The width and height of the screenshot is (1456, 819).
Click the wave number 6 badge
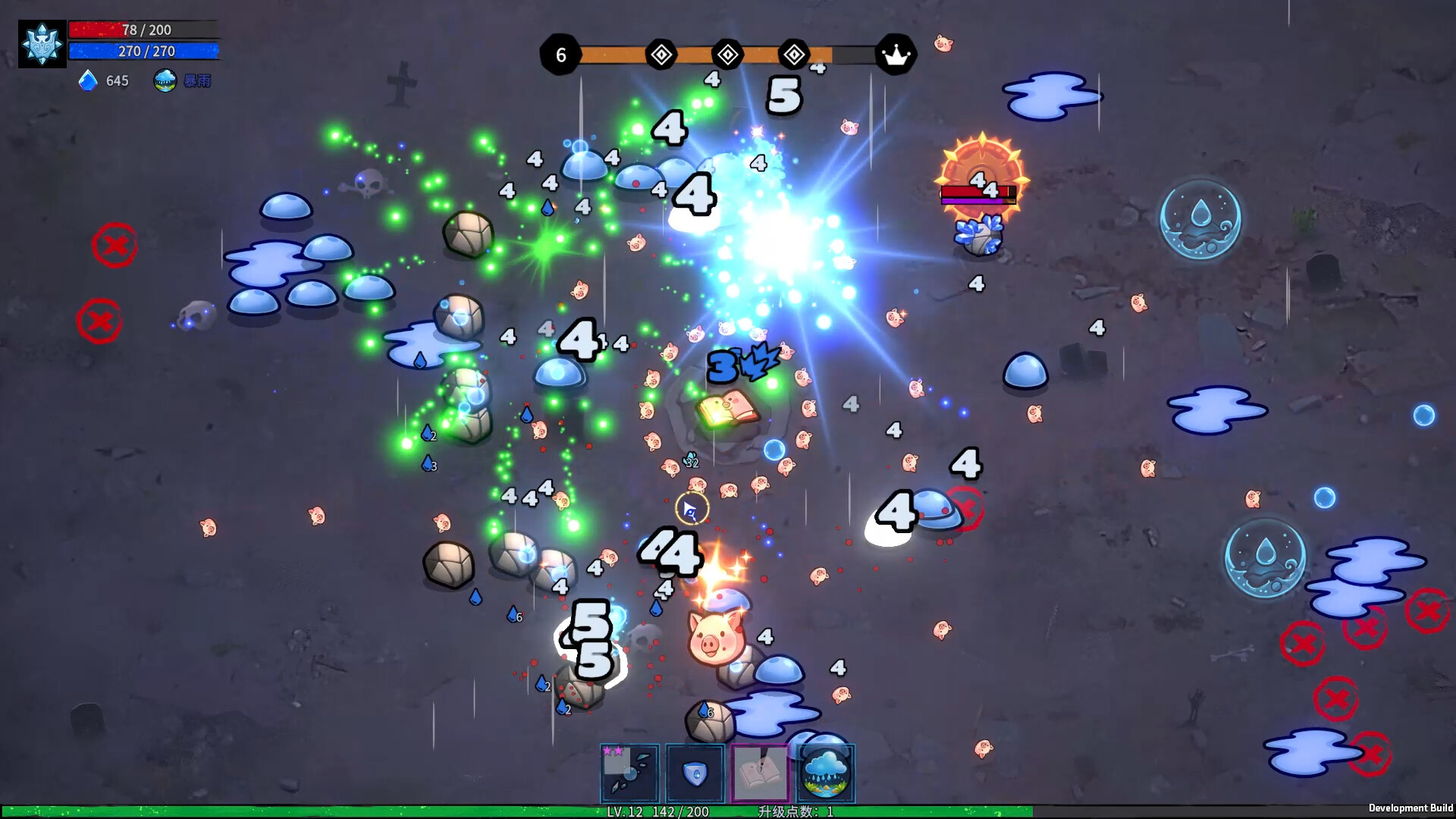tap(561, 54)
